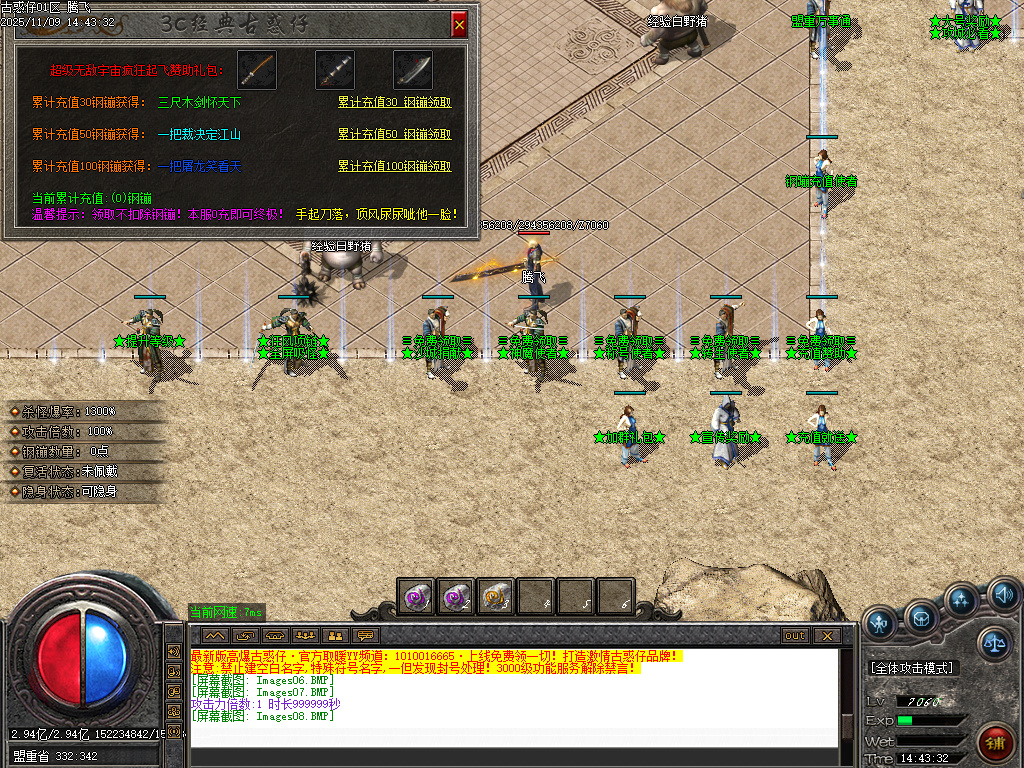Select the dragon-slaying blade reward icon
The width and height of the screenshot is (1024, 768).
coord(412,70)
